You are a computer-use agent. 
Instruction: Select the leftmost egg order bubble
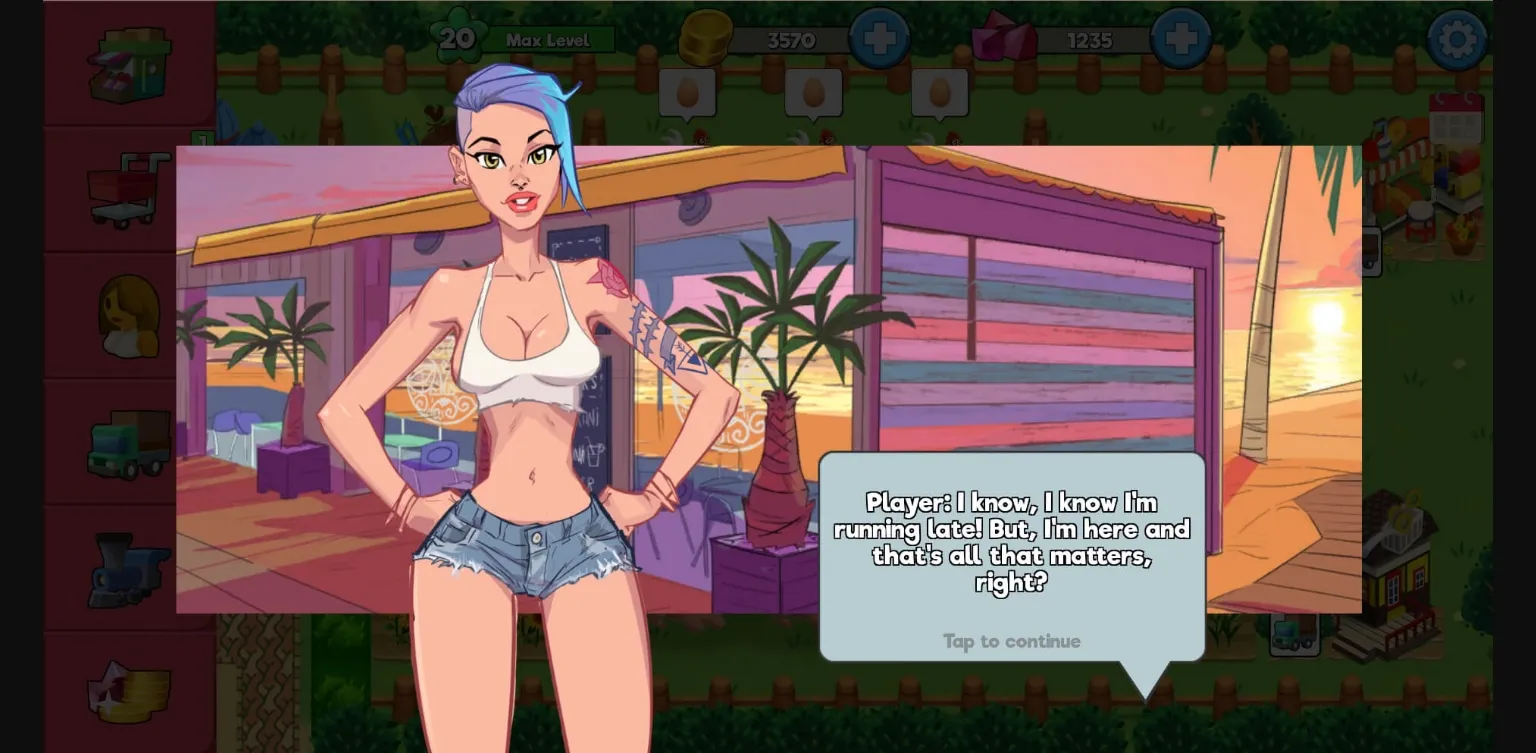687,93
